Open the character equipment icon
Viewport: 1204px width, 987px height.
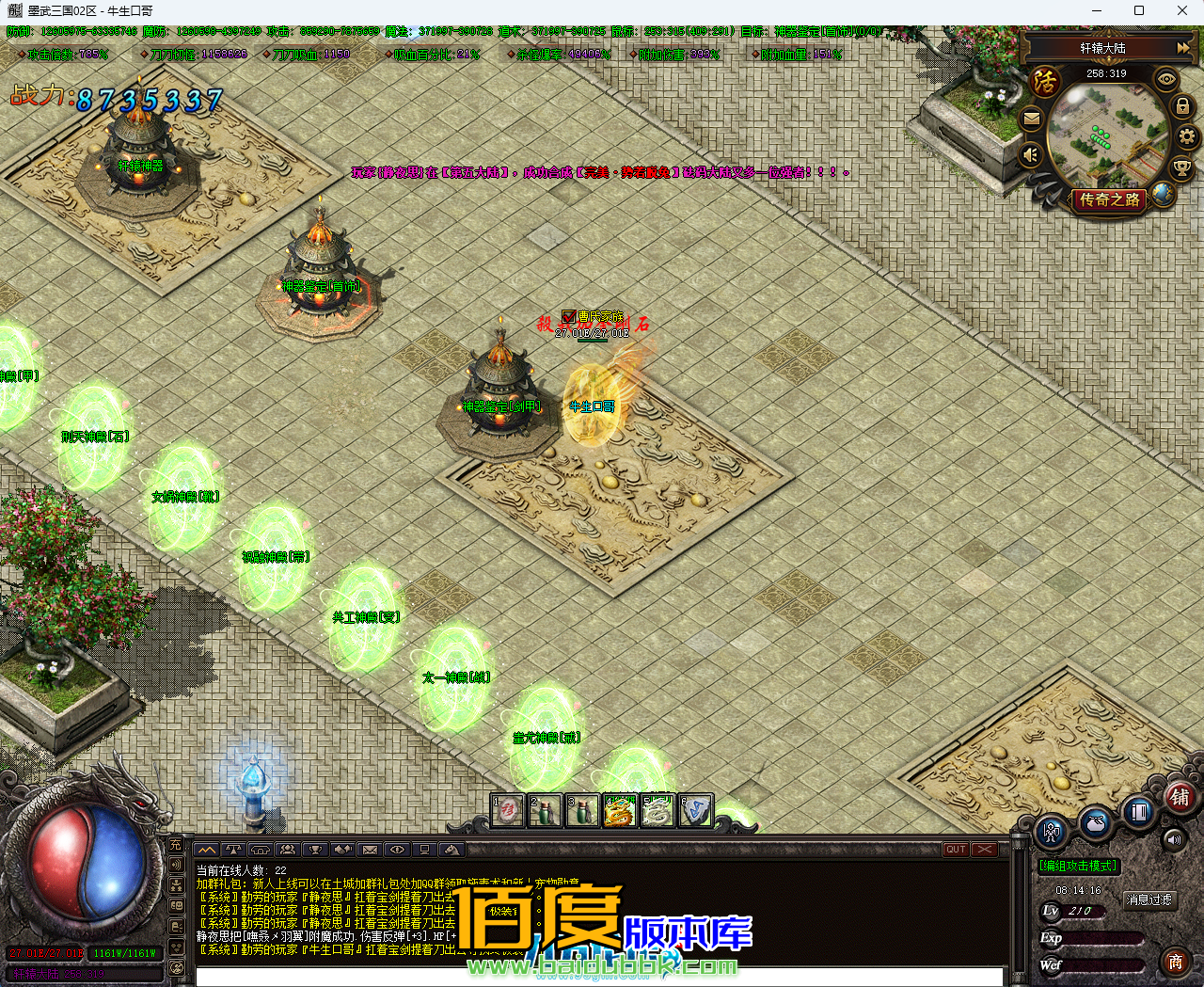point(1052,833)
